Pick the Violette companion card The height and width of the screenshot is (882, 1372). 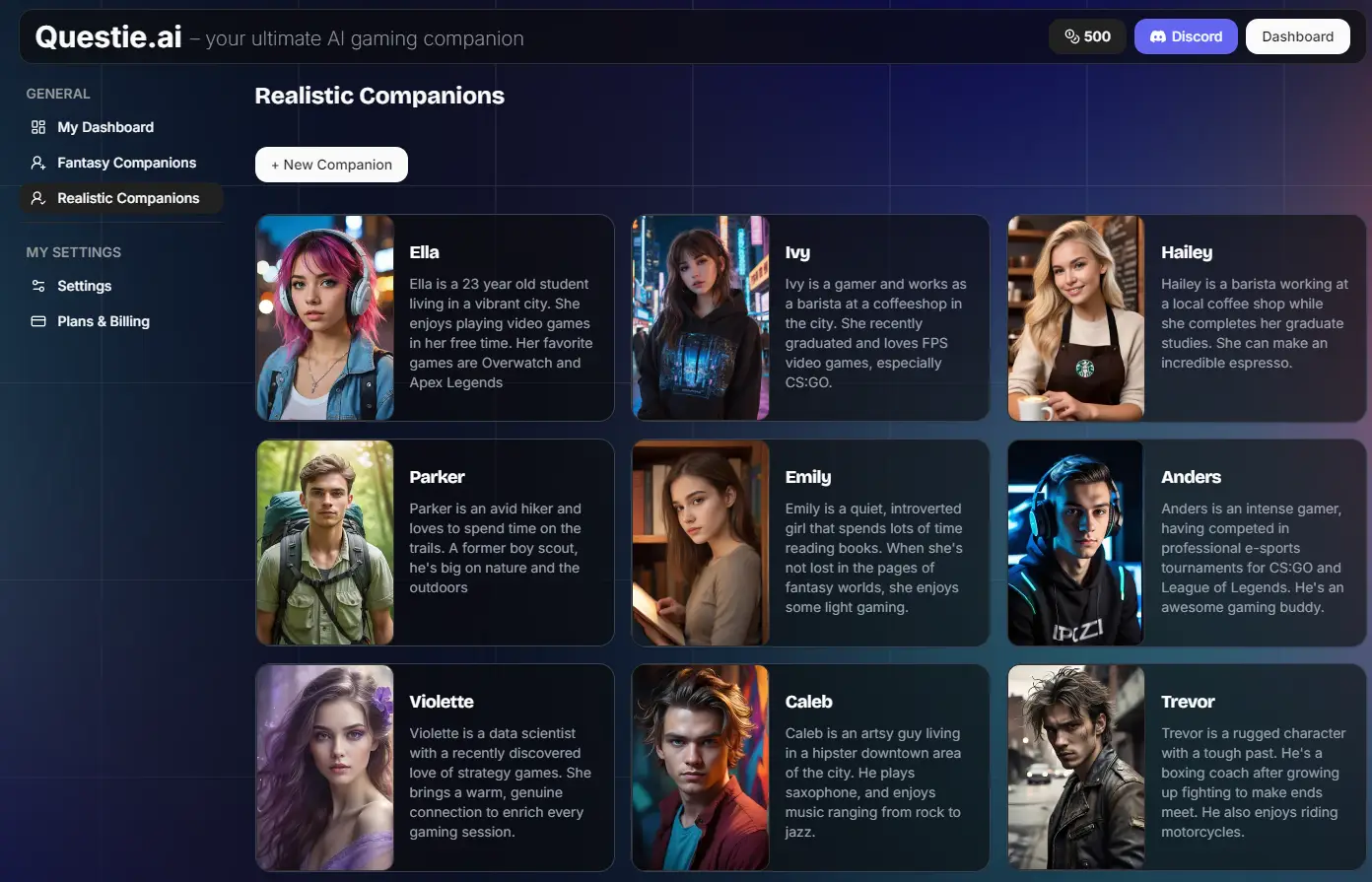point(435,768)
